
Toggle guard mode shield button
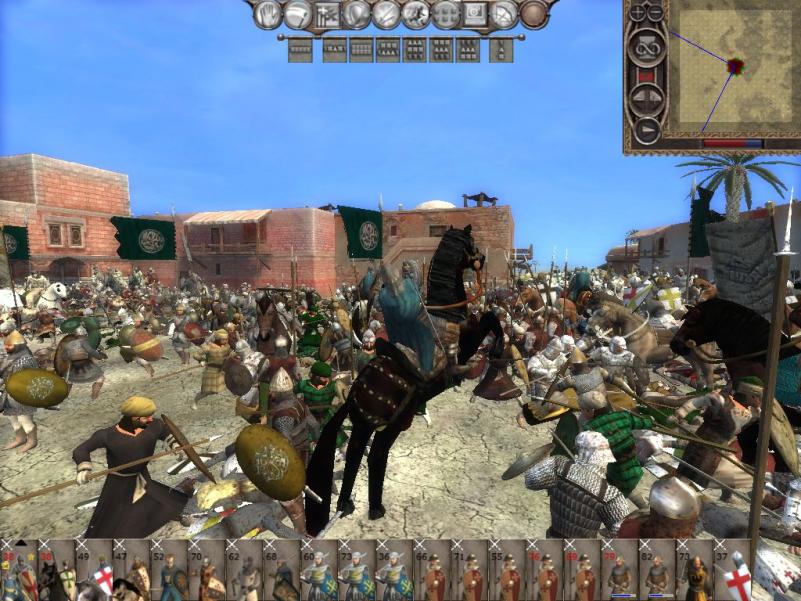click(x=355, y=14)
